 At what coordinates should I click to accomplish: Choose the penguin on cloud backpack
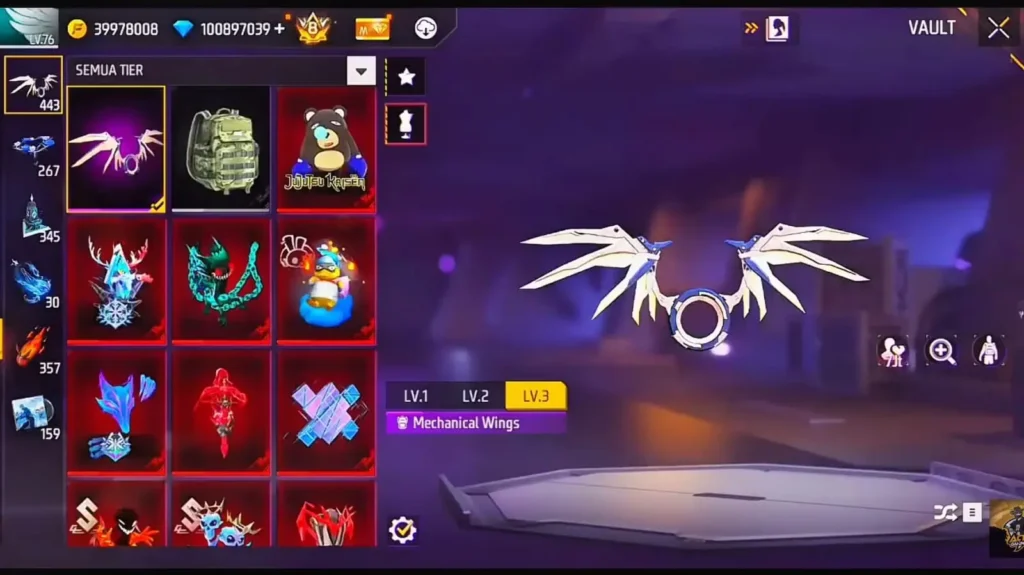326,280
